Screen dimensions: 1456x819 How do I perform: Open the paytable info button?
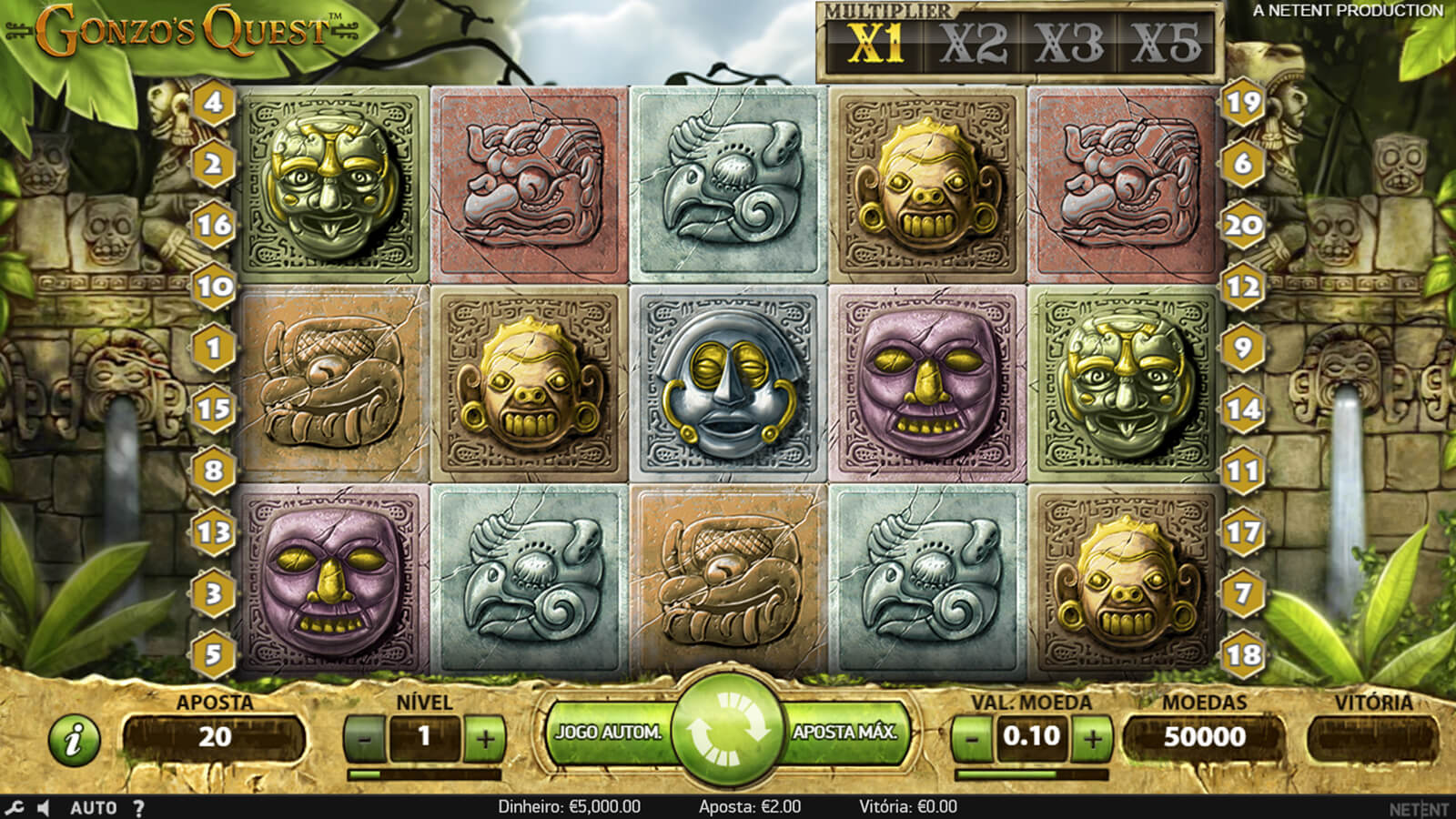[x=74, y=738]
